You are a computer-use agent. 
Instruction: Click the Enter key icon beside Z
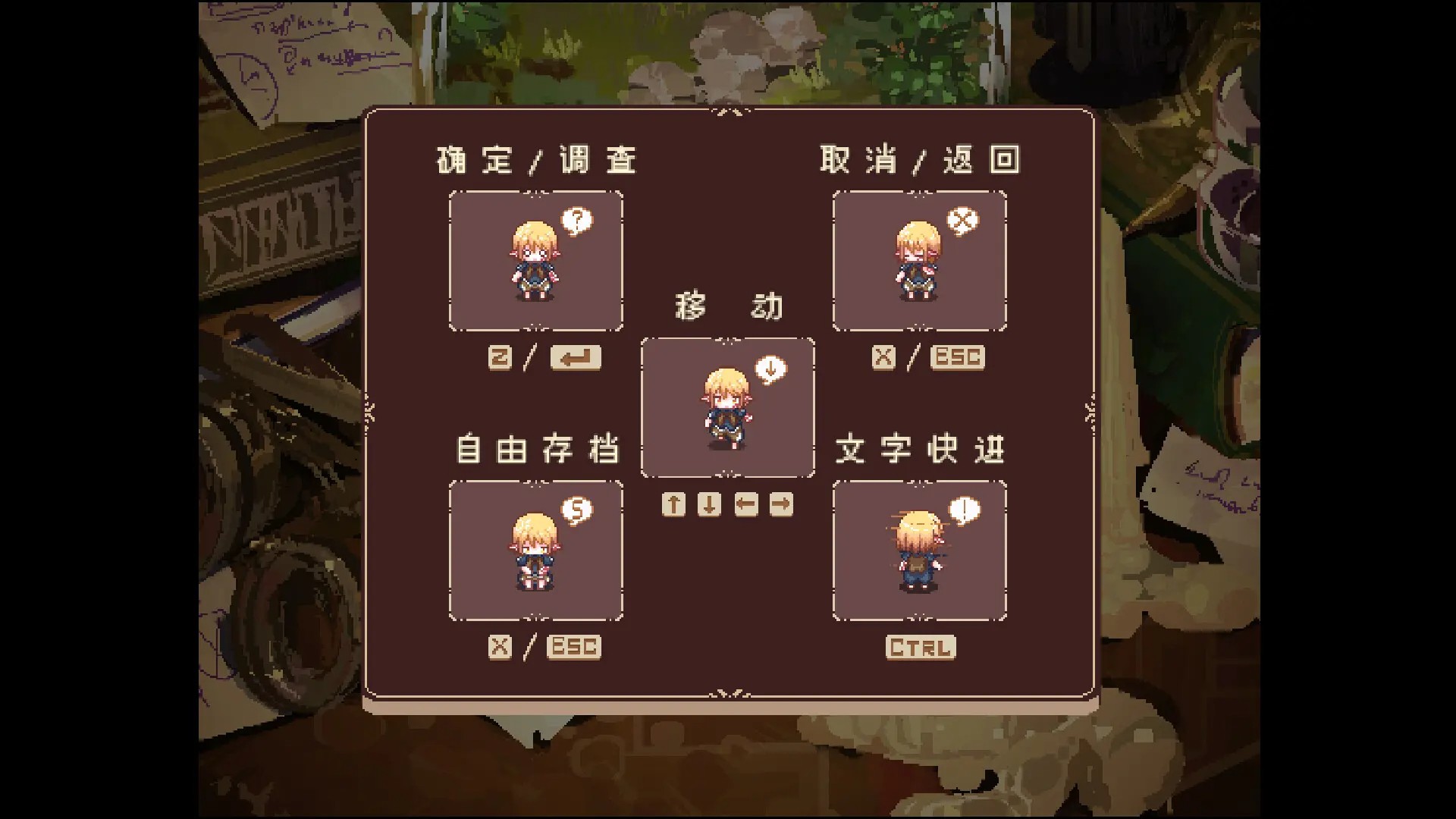point(576,358)
